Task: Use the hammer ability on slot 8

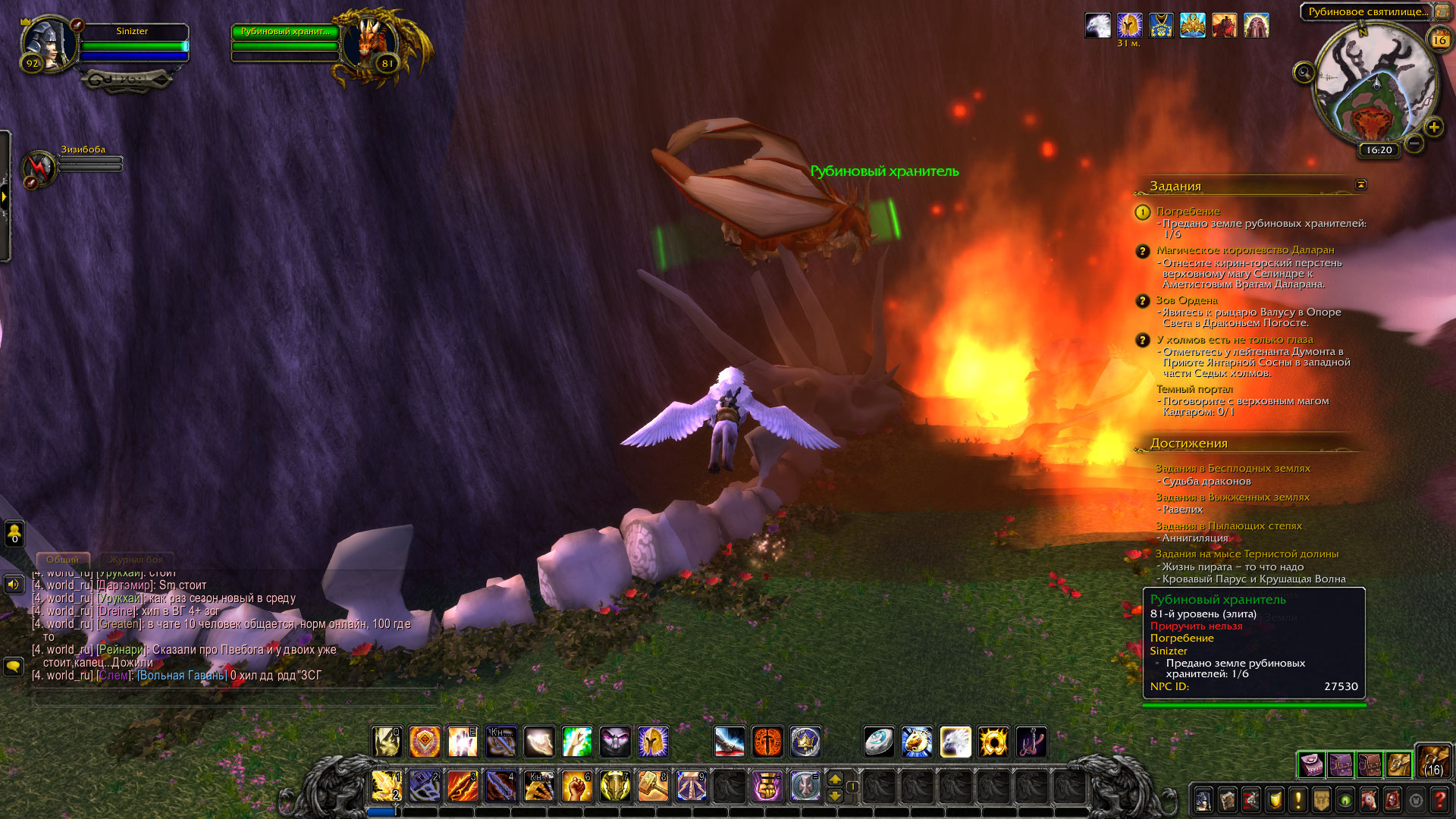Action: click(x=652, y=786)
